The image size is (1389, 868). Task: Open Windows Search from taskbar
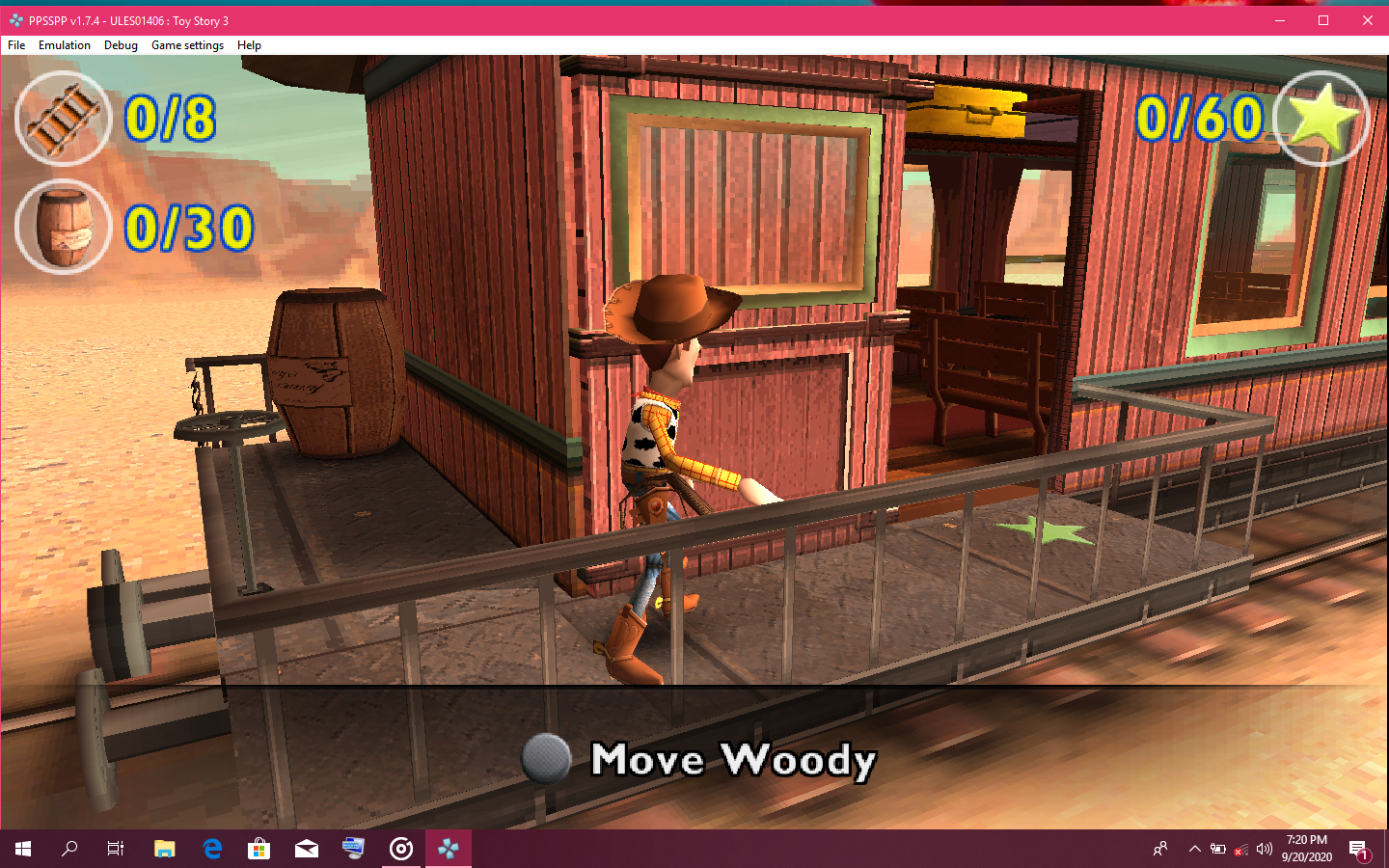[68, 849]
